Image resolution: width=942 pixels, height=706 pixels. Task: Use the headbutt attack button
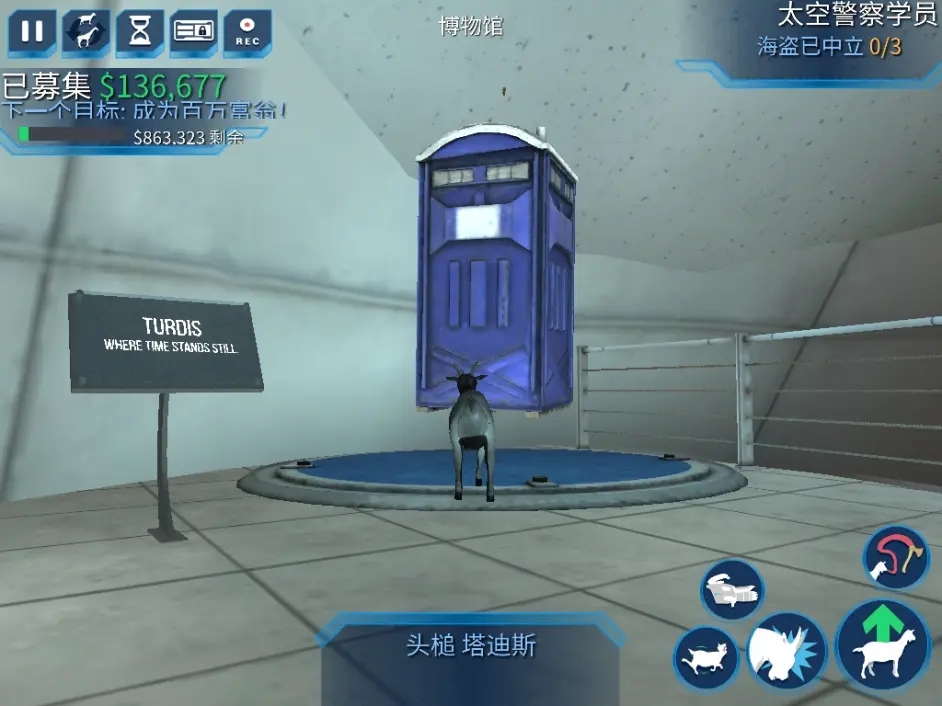[787, 651]
